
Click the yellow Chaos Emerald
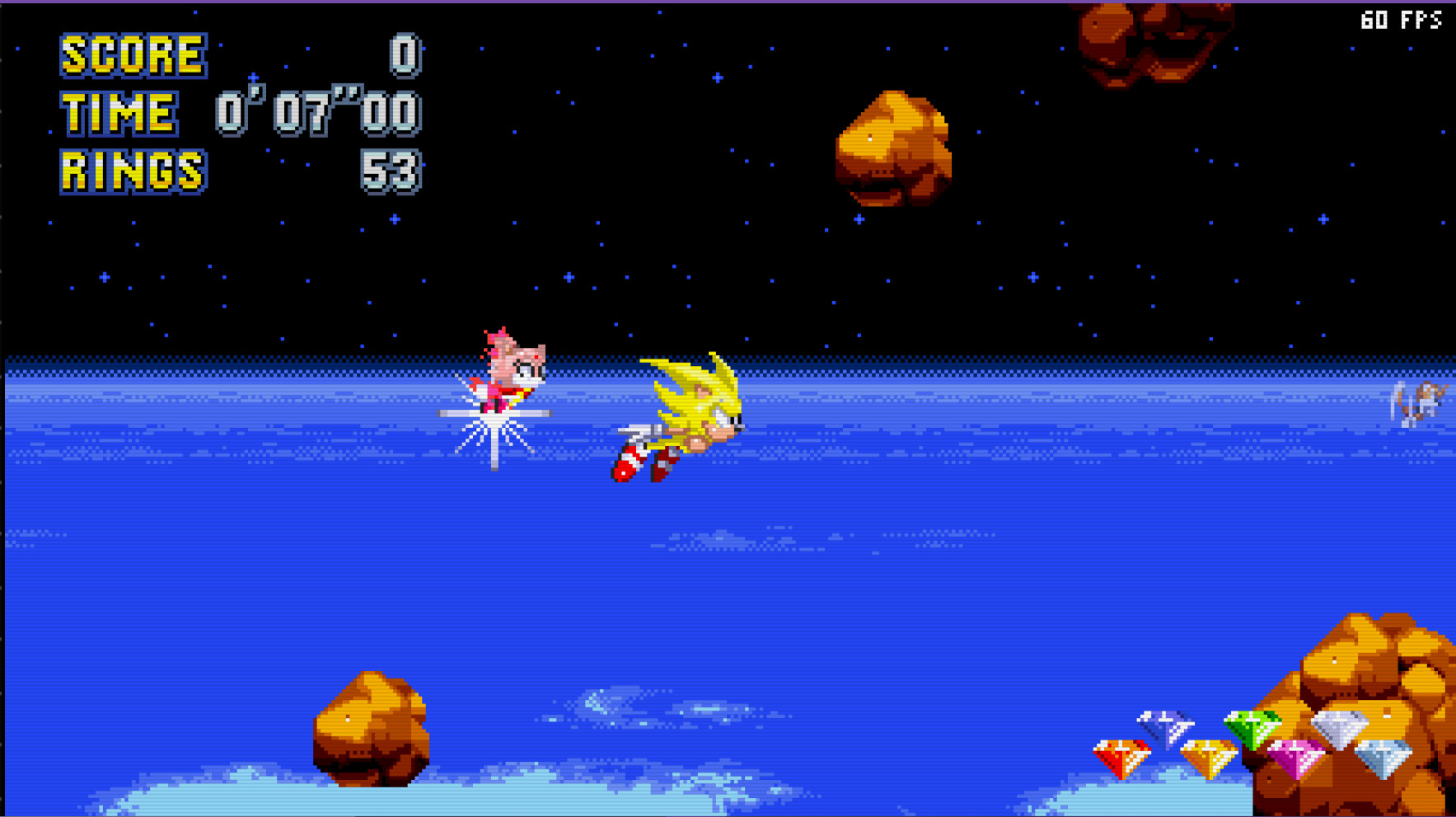(x=1208, y=758)
